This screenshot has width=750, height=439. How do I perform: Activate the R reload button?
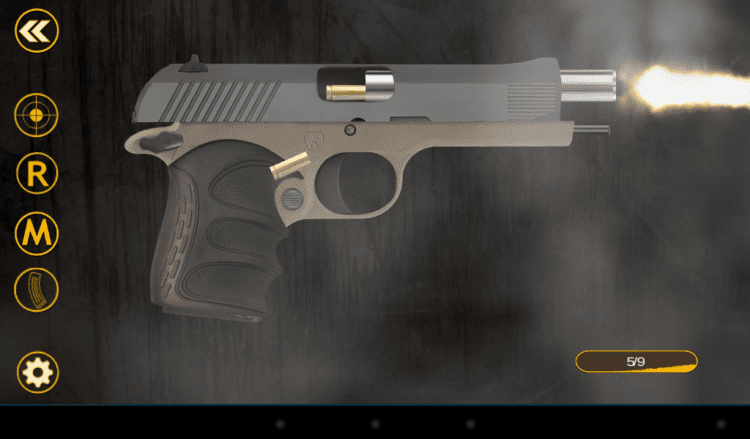click(x=37, y=174)
